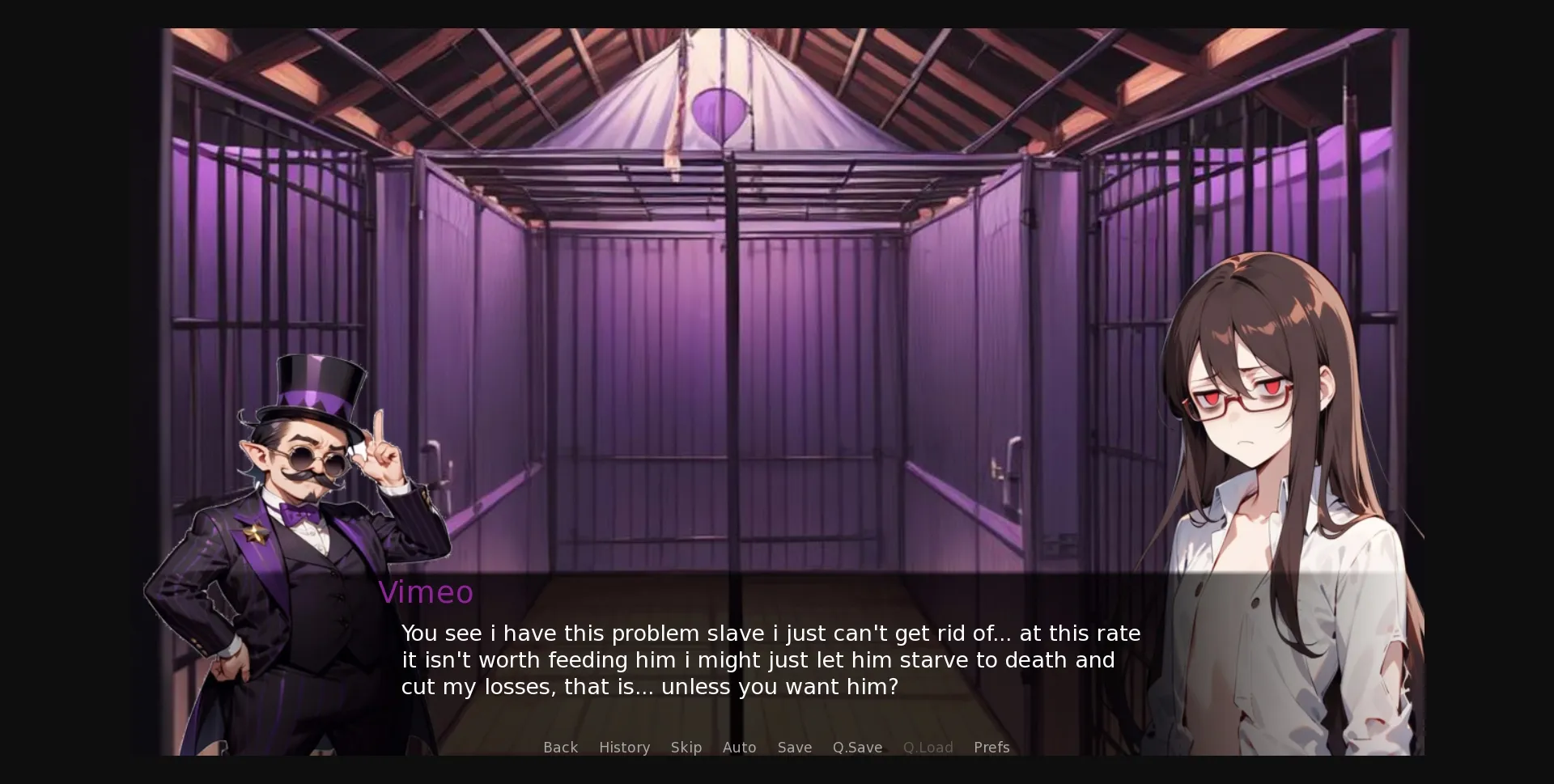
Task: Click the greyed-out Q.Load option
Action: pyautogui.click(x=928, y=748)
